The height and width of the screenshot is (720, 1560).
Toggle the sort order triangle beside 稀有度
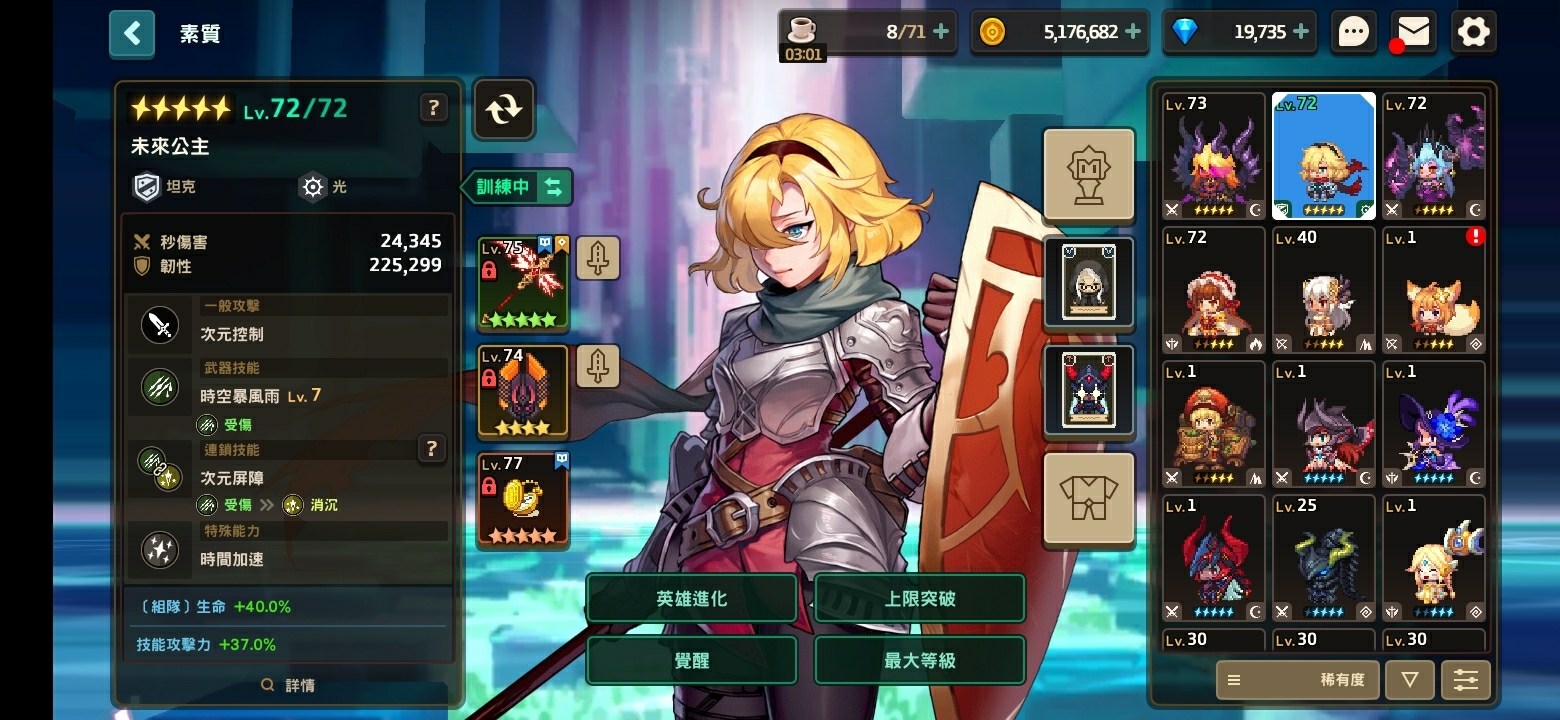coord(1409,680)
